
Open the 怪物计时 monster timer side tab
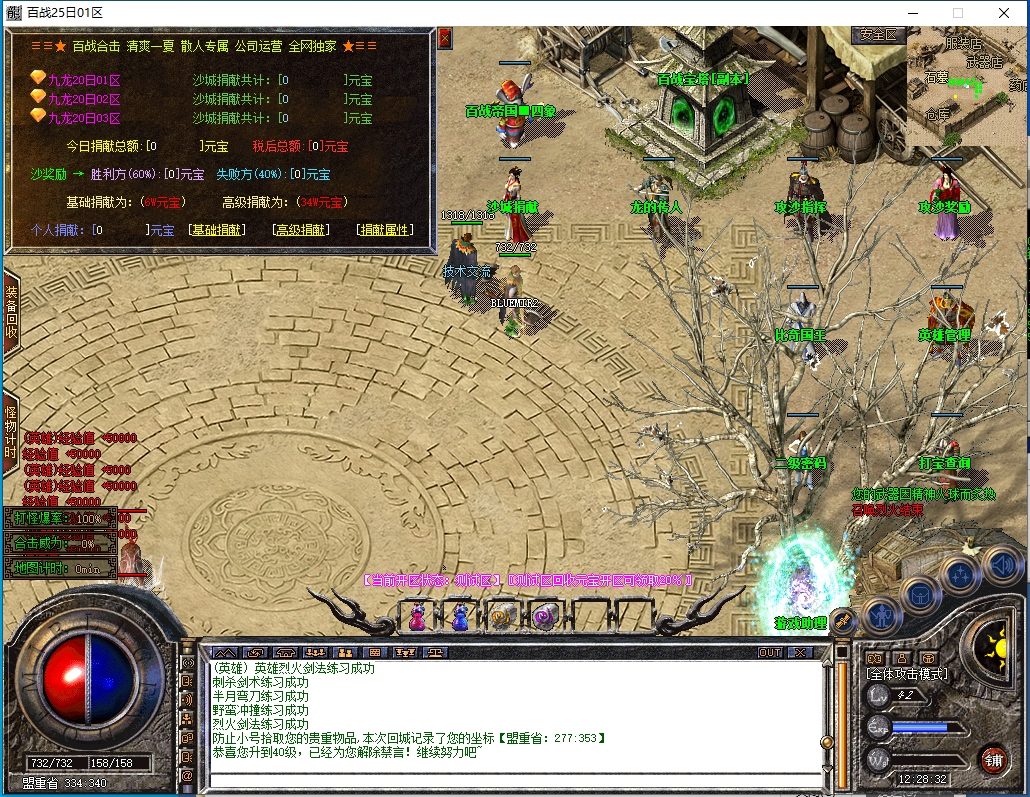tap(11, 432)
